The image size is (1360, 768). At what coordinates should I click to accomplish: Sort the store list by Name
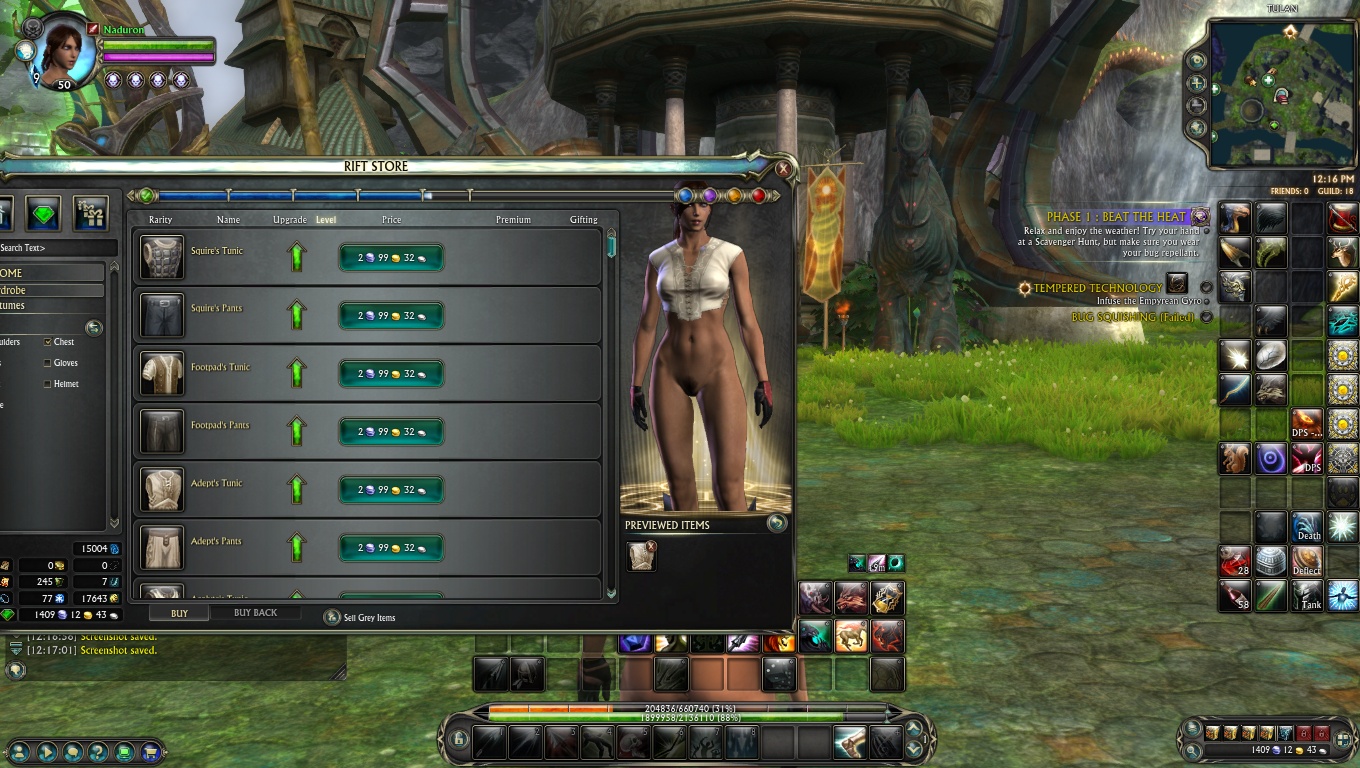point(228,220)
